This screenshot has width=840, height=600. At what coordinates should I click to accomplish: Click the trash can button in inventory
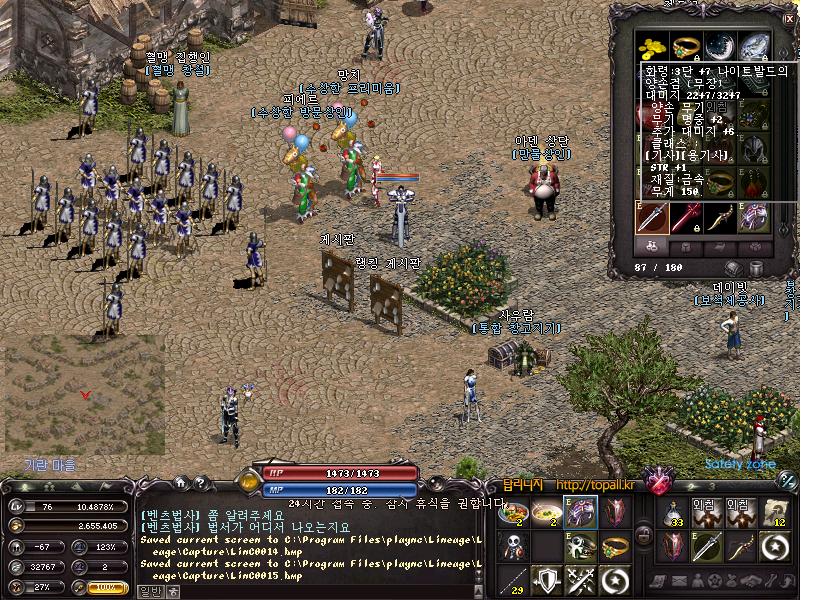click(x=756, y=268)
